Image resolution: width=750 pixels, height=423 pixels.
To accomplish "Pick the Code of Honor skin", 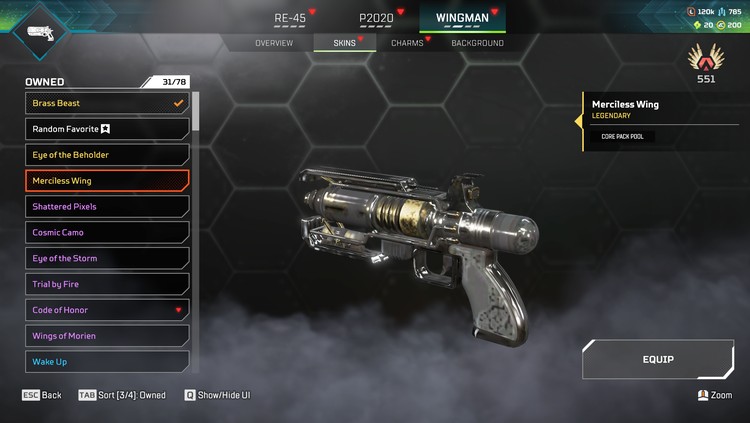I will coord(107,310).
